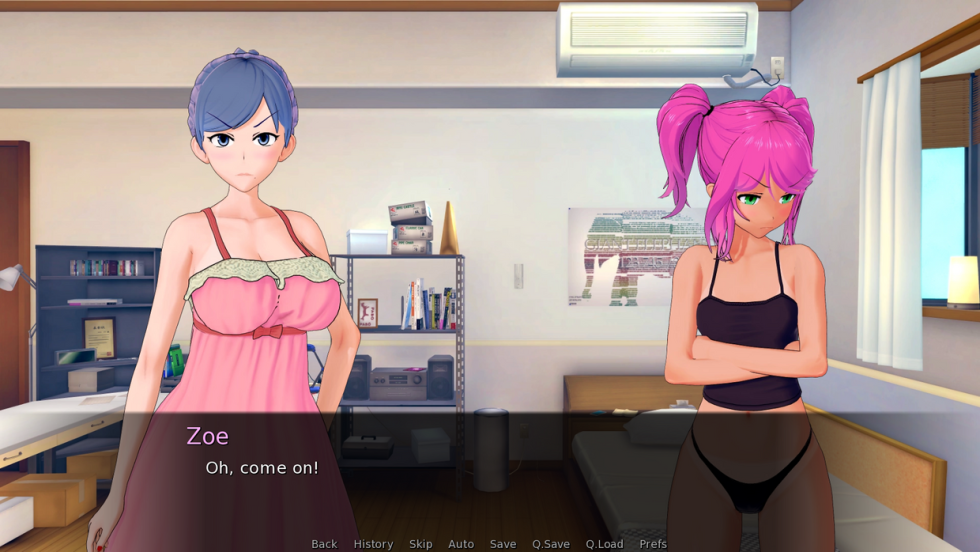
Task: Turn on Auto advance
Action: coord(461,544)
